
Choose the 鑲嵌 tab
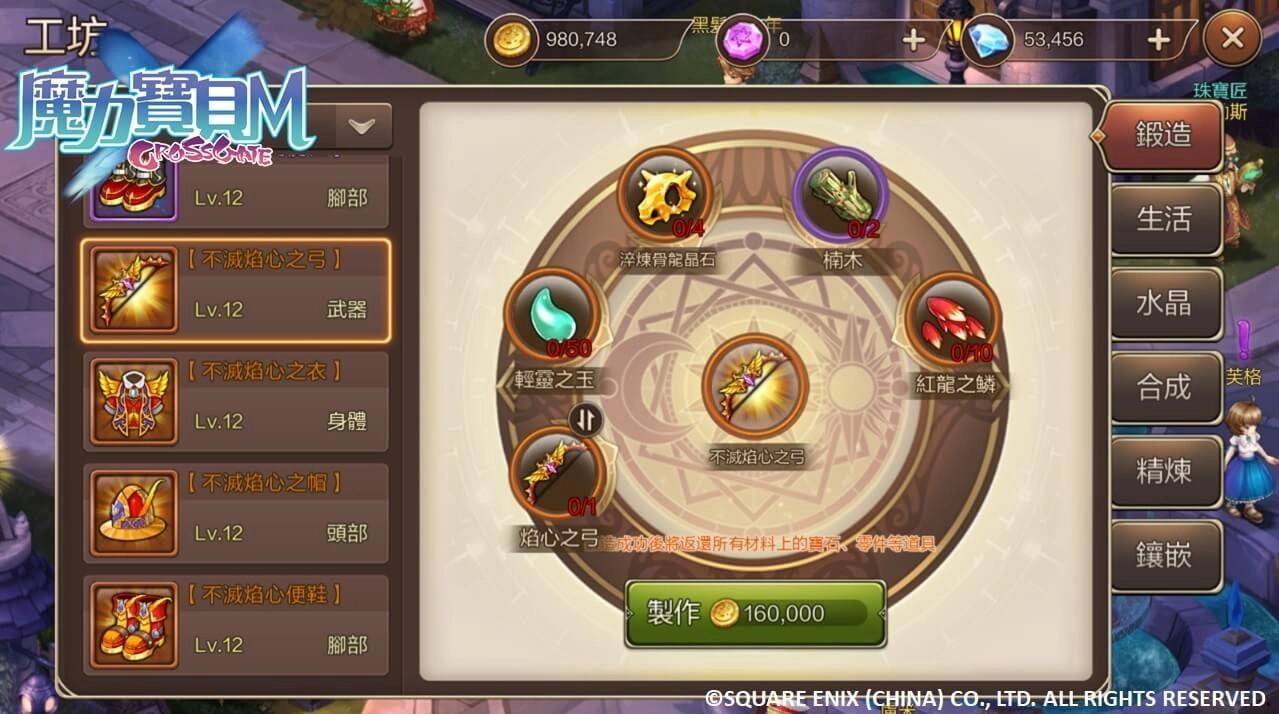pyautogui.click(x=1165, y=555)
